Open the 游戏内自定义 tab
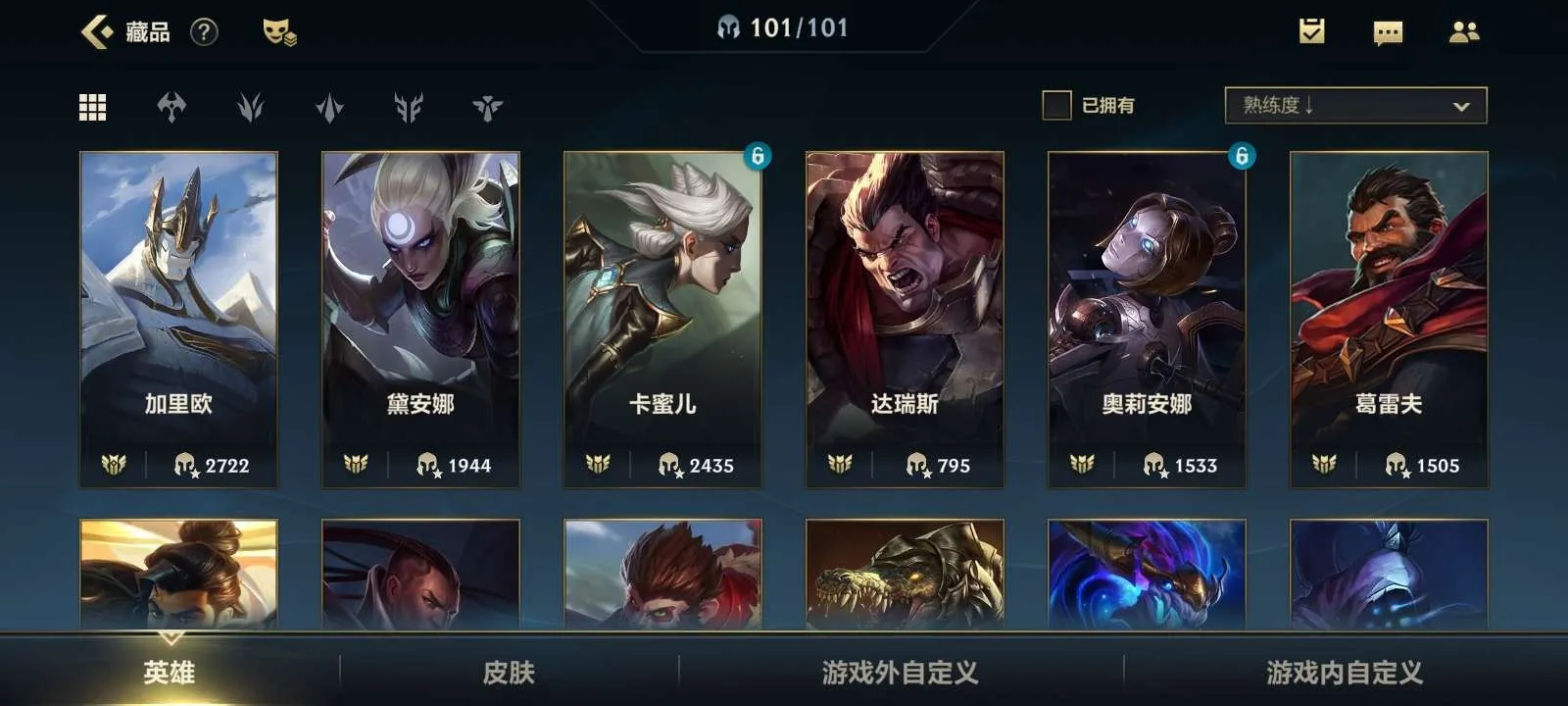The height and width of the screenshot is (706, 1568). click(x=1344, y=673)
